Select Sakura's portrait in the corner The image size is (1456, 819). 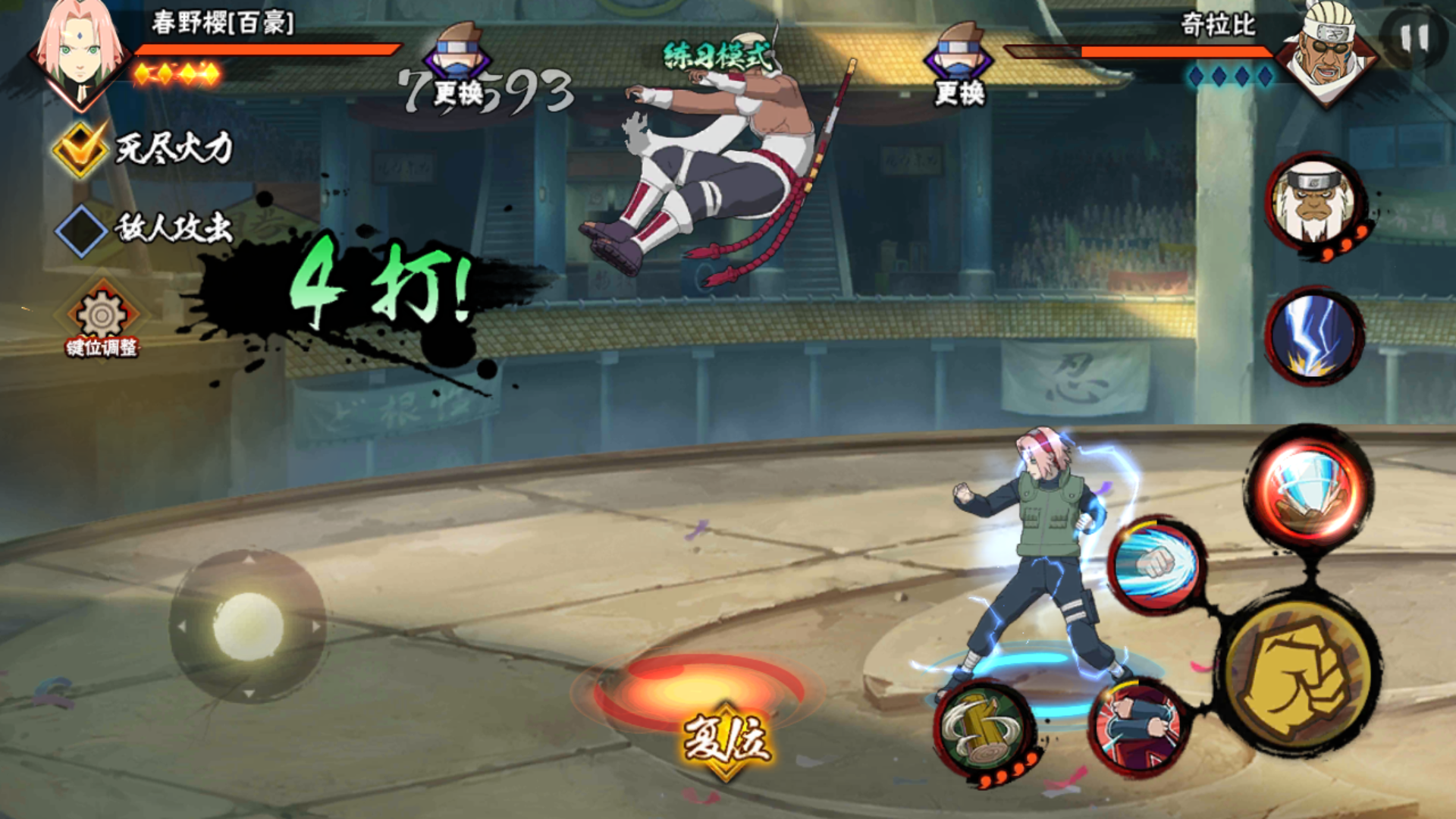click(x=79, y=55)
